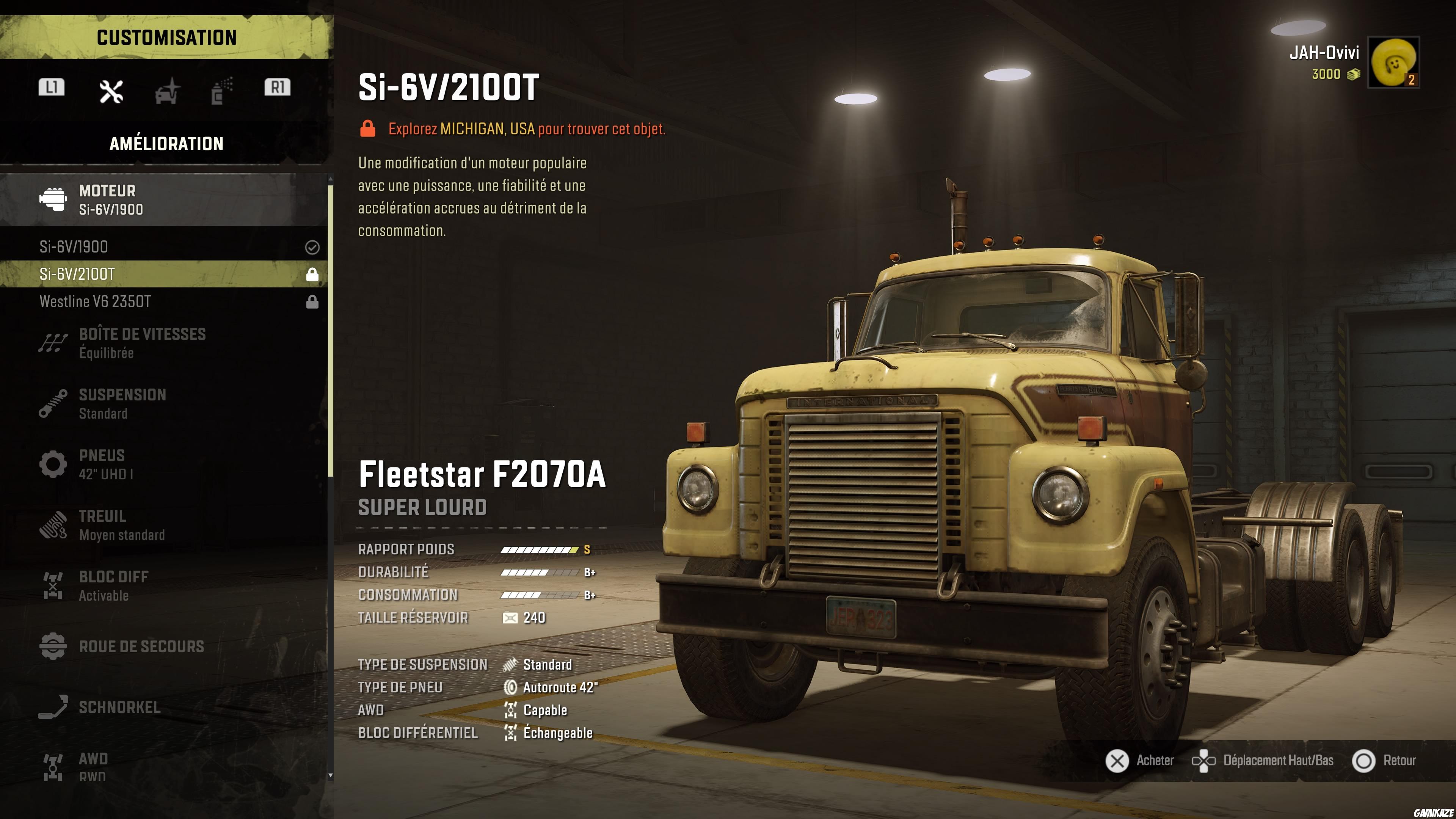Screen dimensions: 1456x819
Task: Open the Boîte de vitesses category
Action: click(164, 342)
